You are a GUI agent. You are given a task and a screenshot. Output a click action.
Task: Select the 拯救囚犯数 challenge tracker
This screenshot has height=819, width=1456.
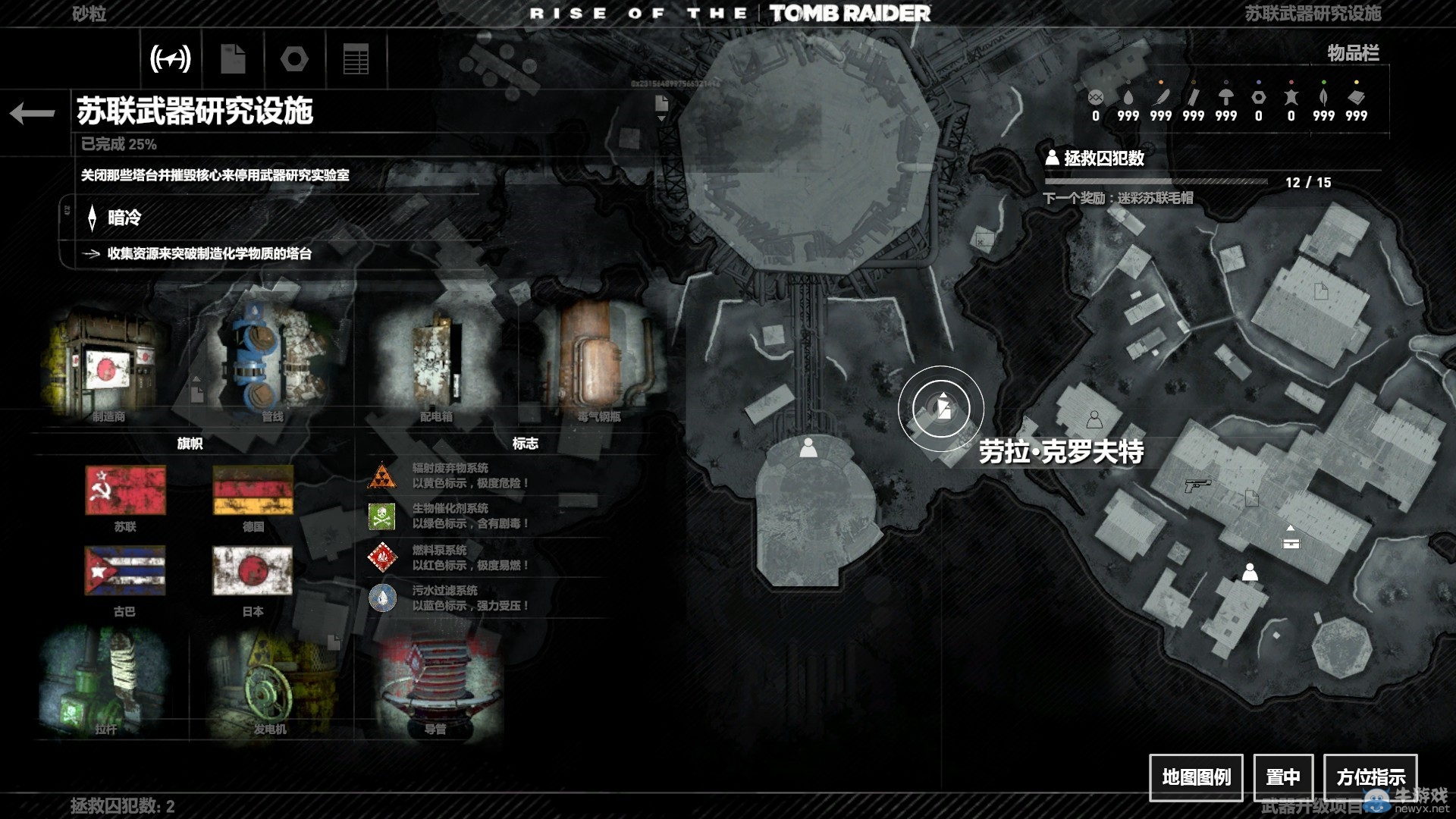[x=1103, y=158]
